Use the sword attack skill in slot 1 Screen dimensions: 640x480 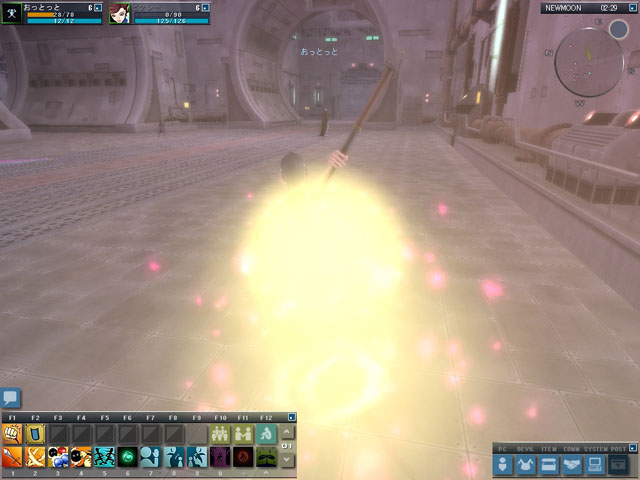(x=12, y=457)
